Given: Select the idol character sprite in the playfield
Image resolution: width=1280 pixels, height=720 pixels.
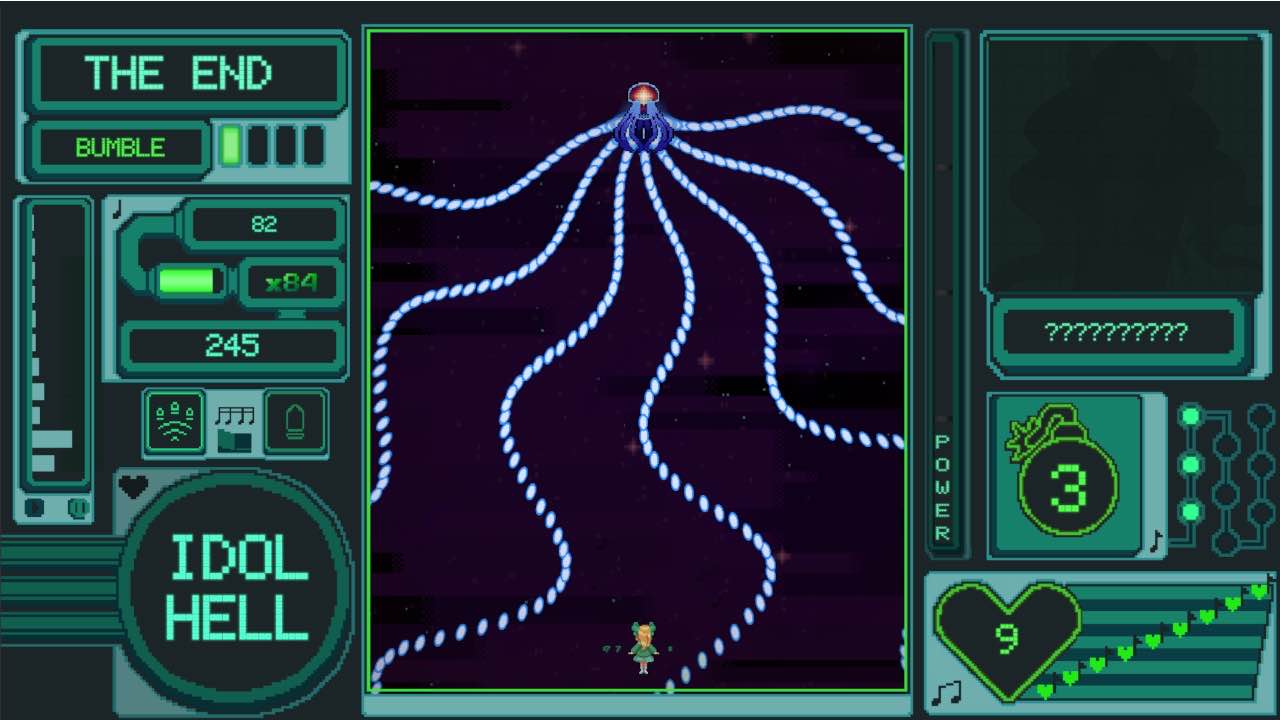Looking at the screenshot, I should (x=644, y=644).
